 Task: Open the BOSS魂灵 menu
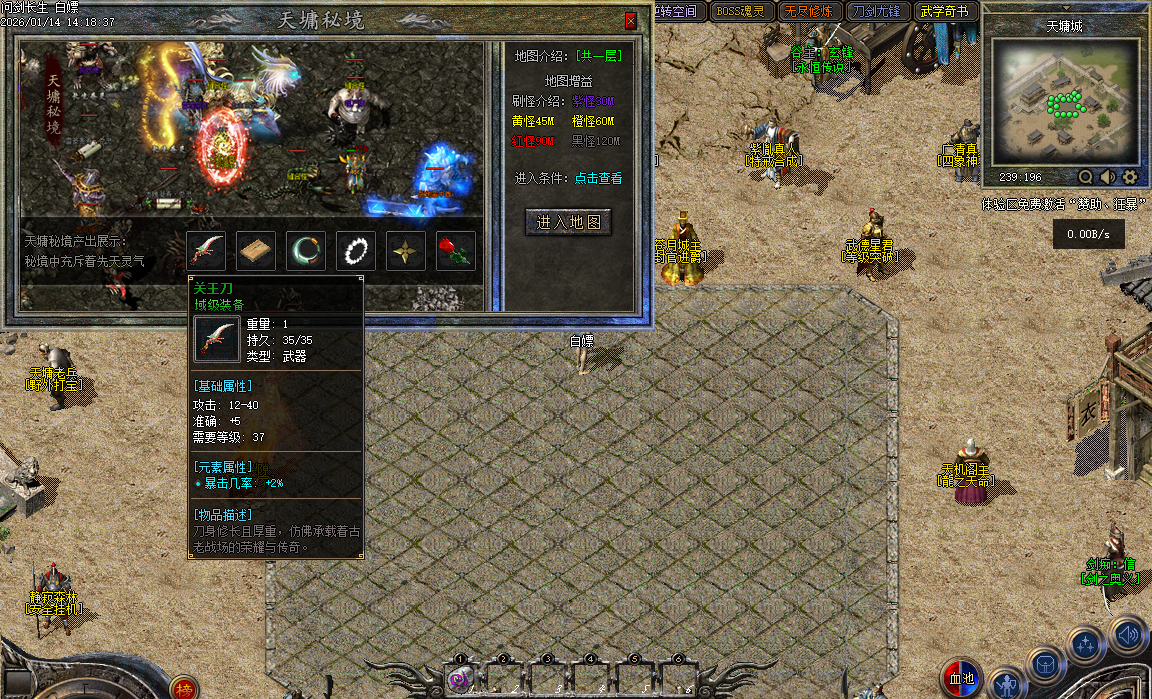click(x=740, y=12)
